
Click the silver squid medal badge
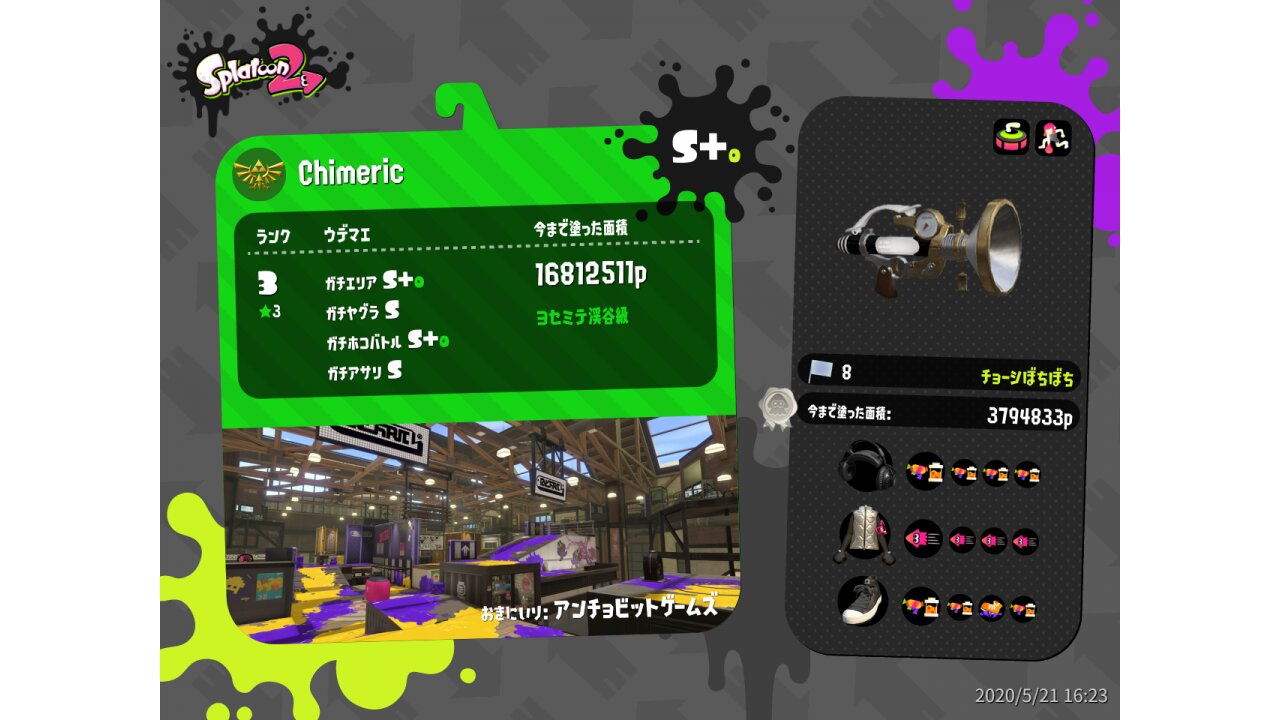pyautogui.click(x=776, y=408)
